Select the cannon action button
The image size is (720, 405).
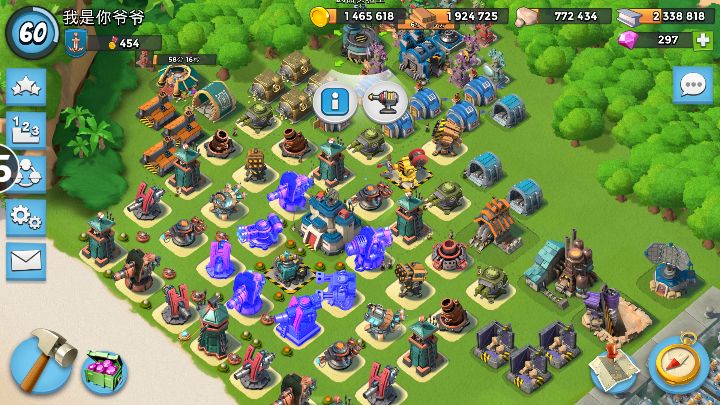click(383, 101)
